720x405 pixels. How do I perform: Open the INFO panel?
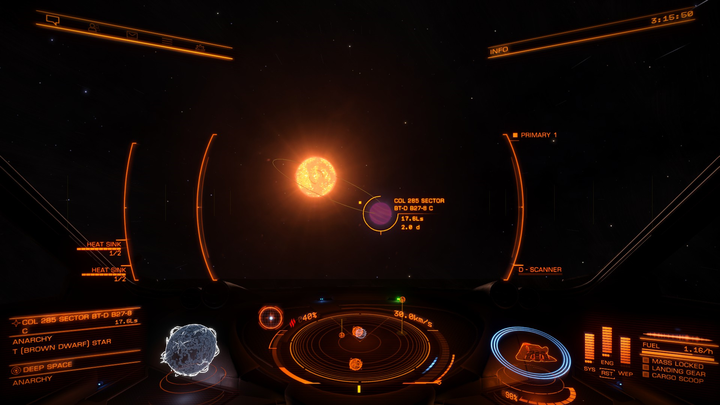click(500, 49)
